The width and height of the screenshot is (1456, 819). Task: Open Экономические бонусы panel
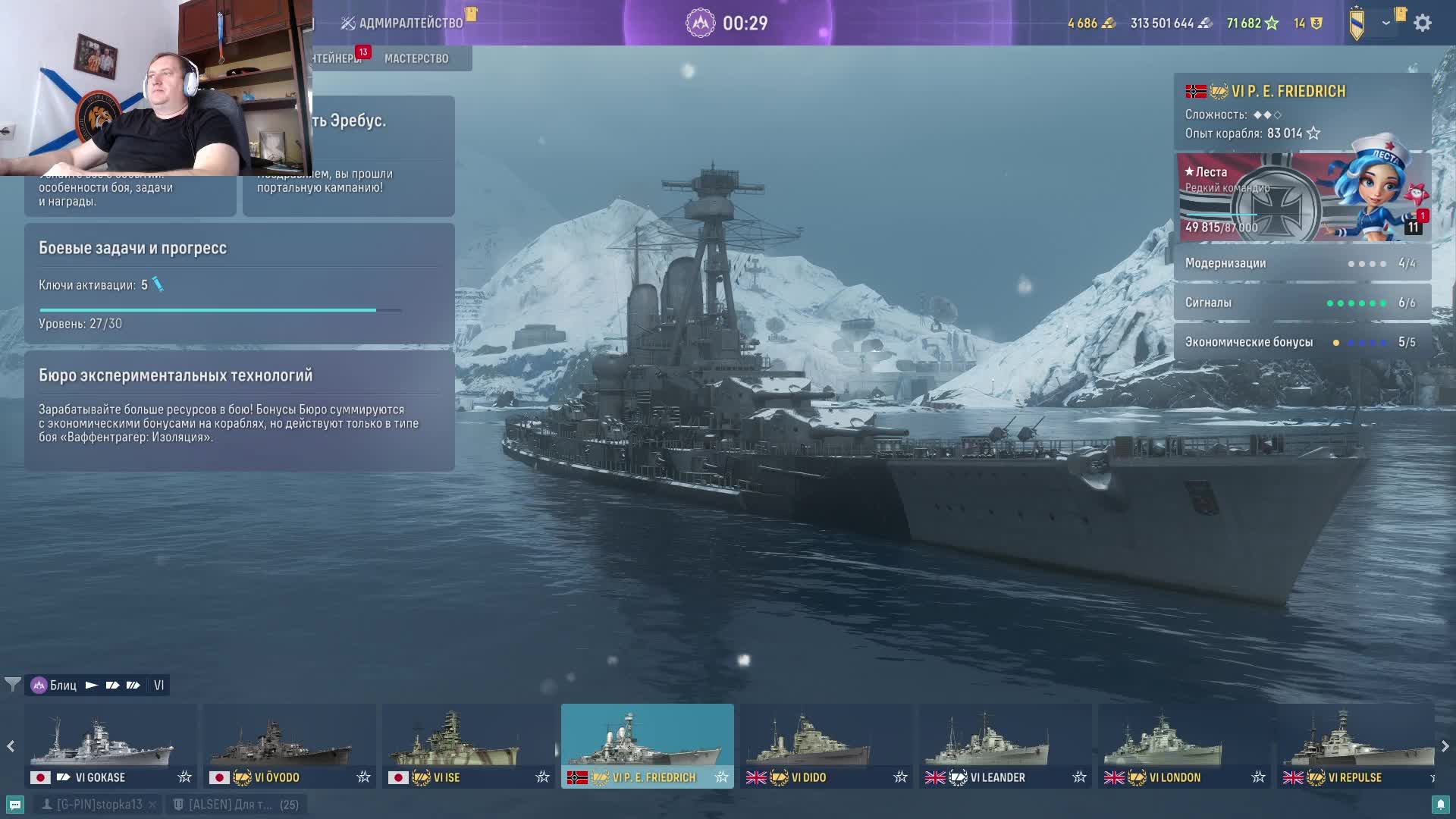coord(1301,342)
